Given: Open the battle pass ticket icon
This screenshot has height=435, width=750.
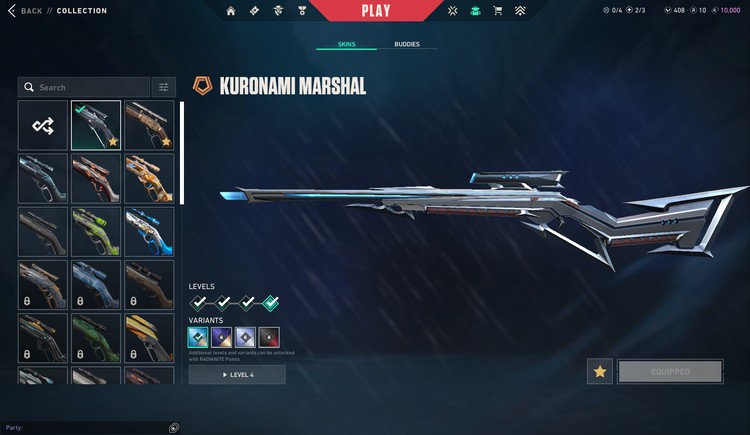Looking at the screenshot, I should click(x=254, y=11).
